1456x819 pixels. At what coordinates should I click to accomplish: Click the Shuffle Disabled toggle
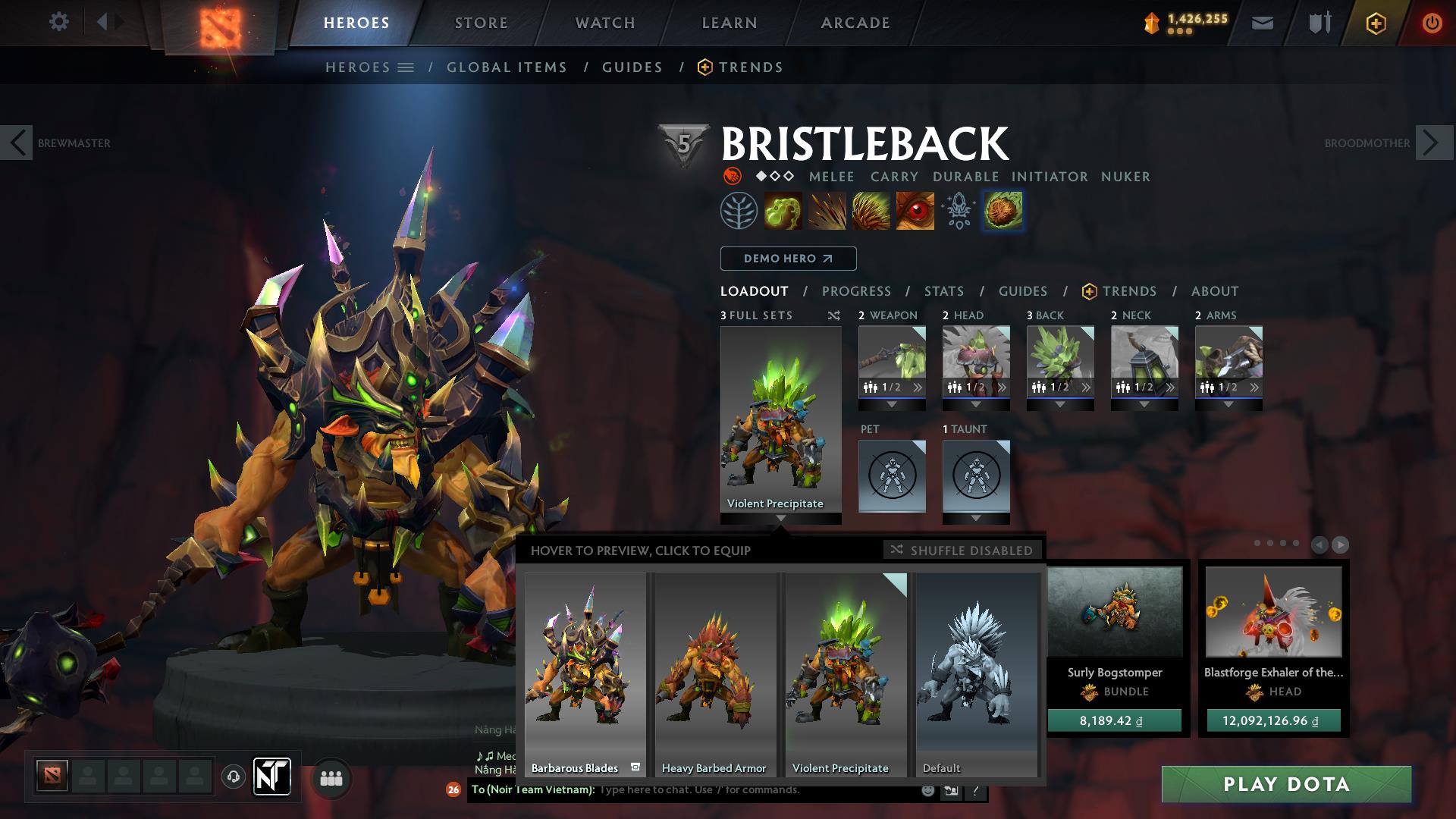point(962,551)
